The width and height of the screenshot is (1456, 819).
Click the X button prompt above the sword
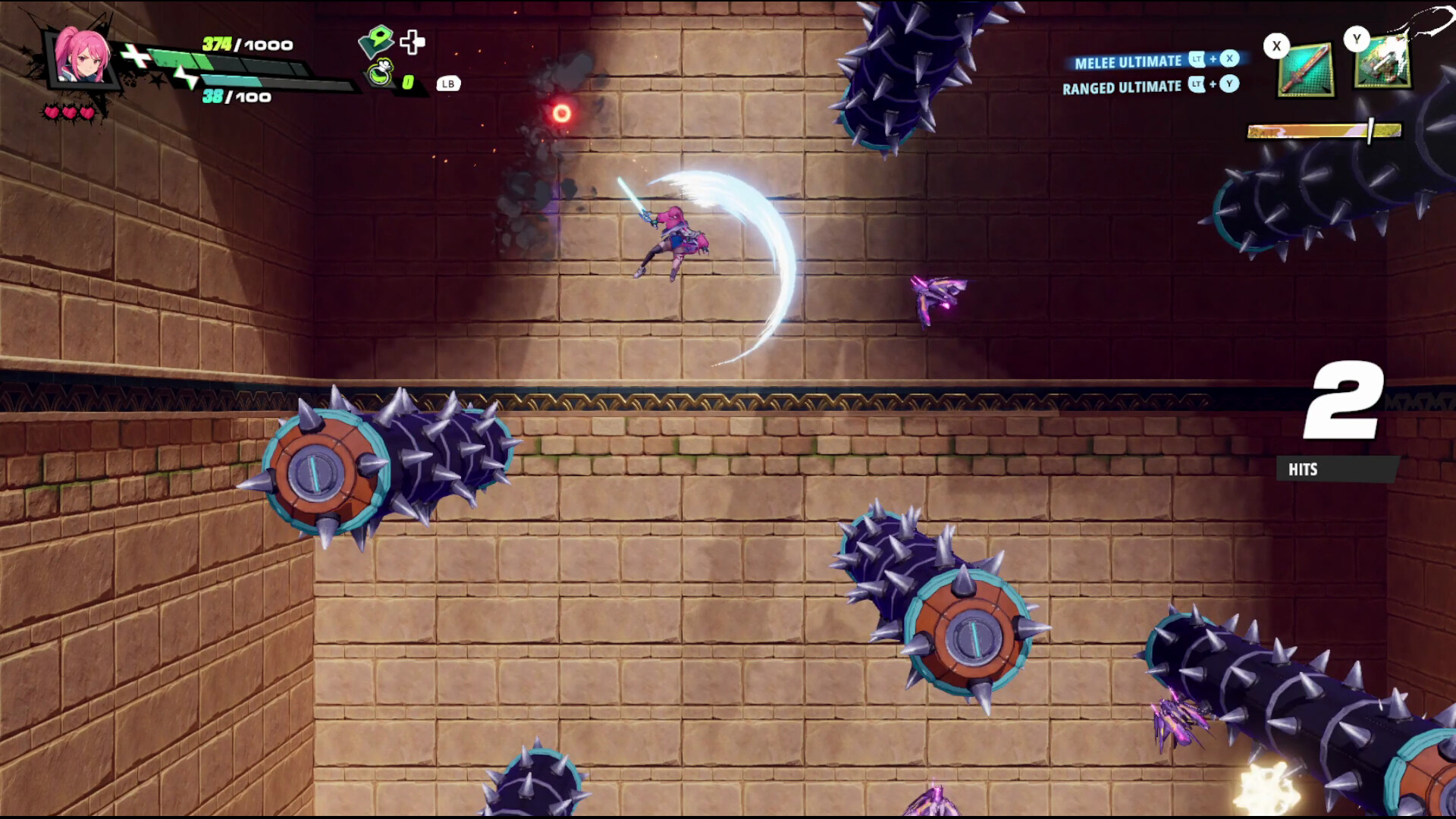[1276, 45]
